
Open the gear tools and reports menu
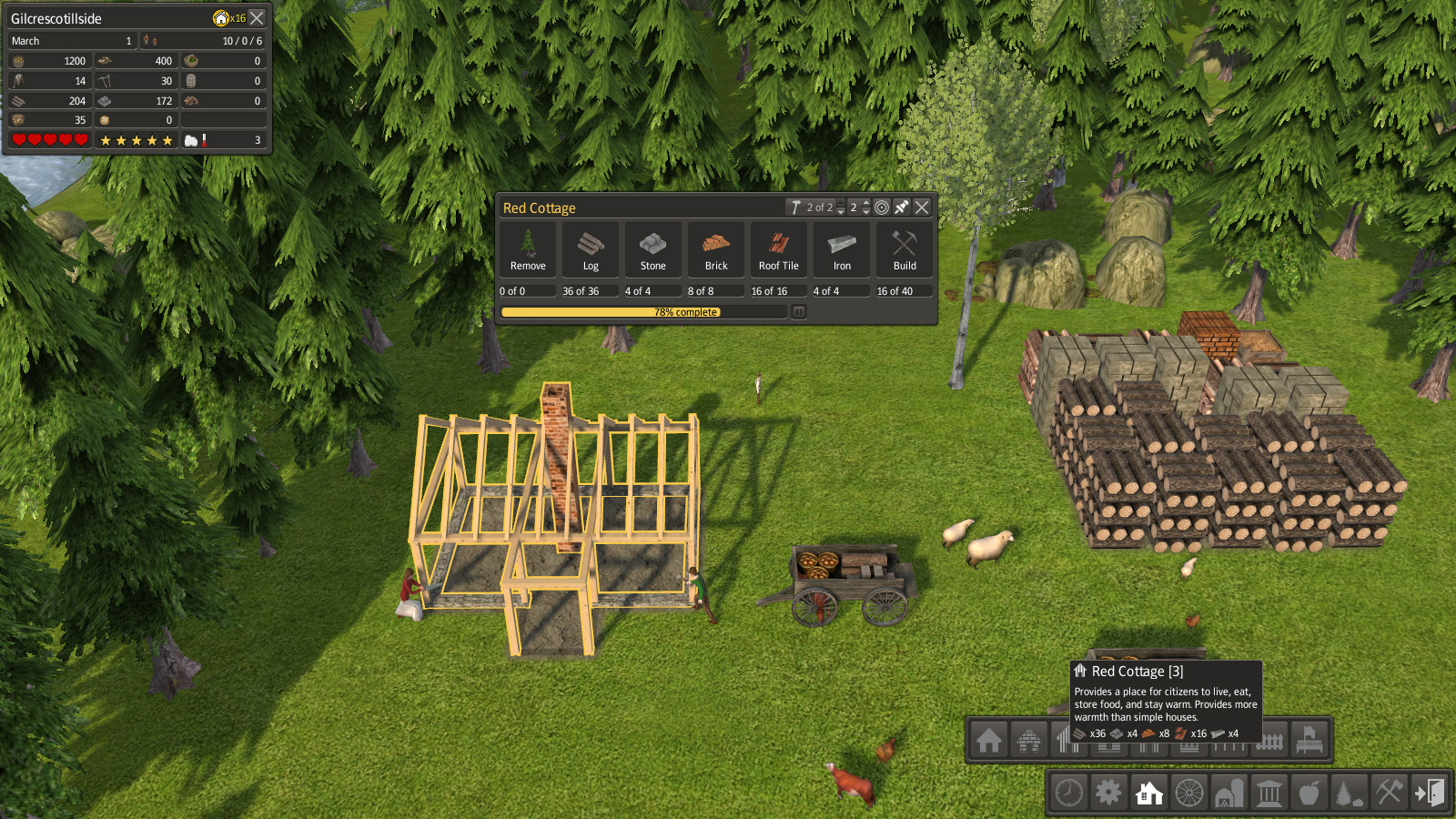coord(1108,793)
